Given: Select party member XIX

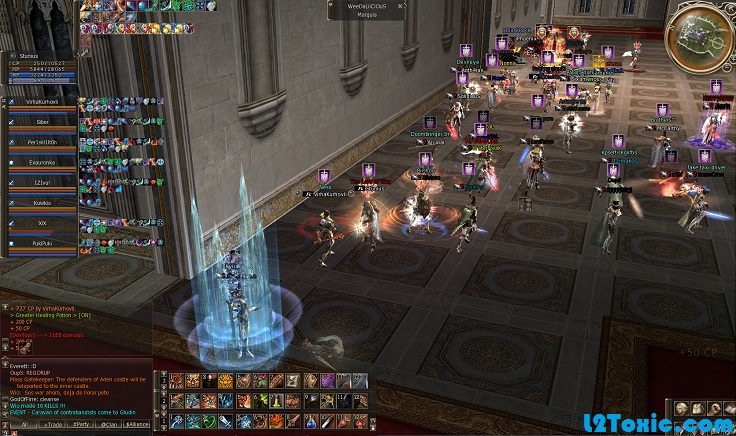Looking at the screenshot, I should [x=42, y=221].
